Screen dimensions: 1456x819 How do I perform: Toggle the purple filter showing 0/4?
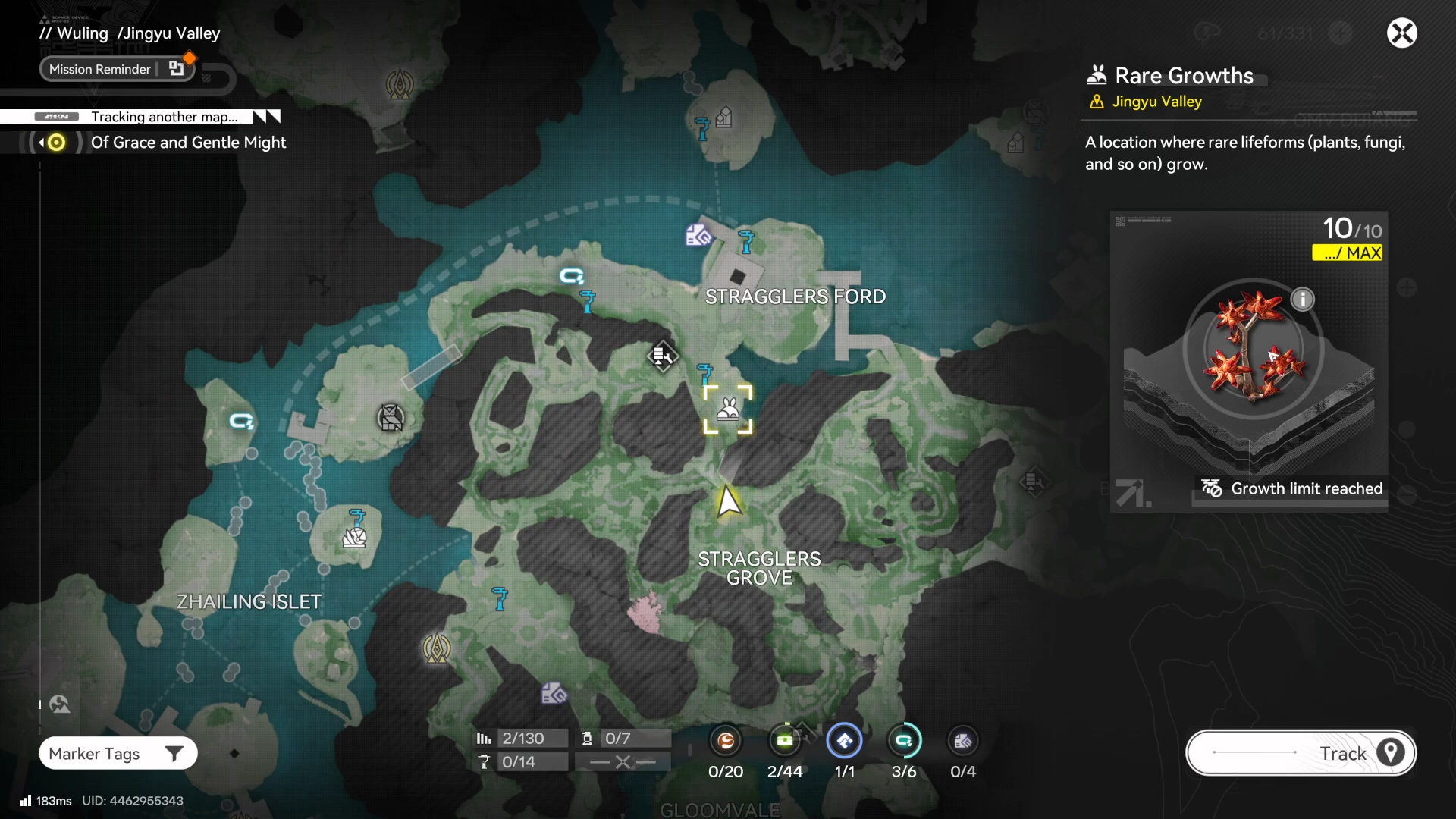[963, 741]
